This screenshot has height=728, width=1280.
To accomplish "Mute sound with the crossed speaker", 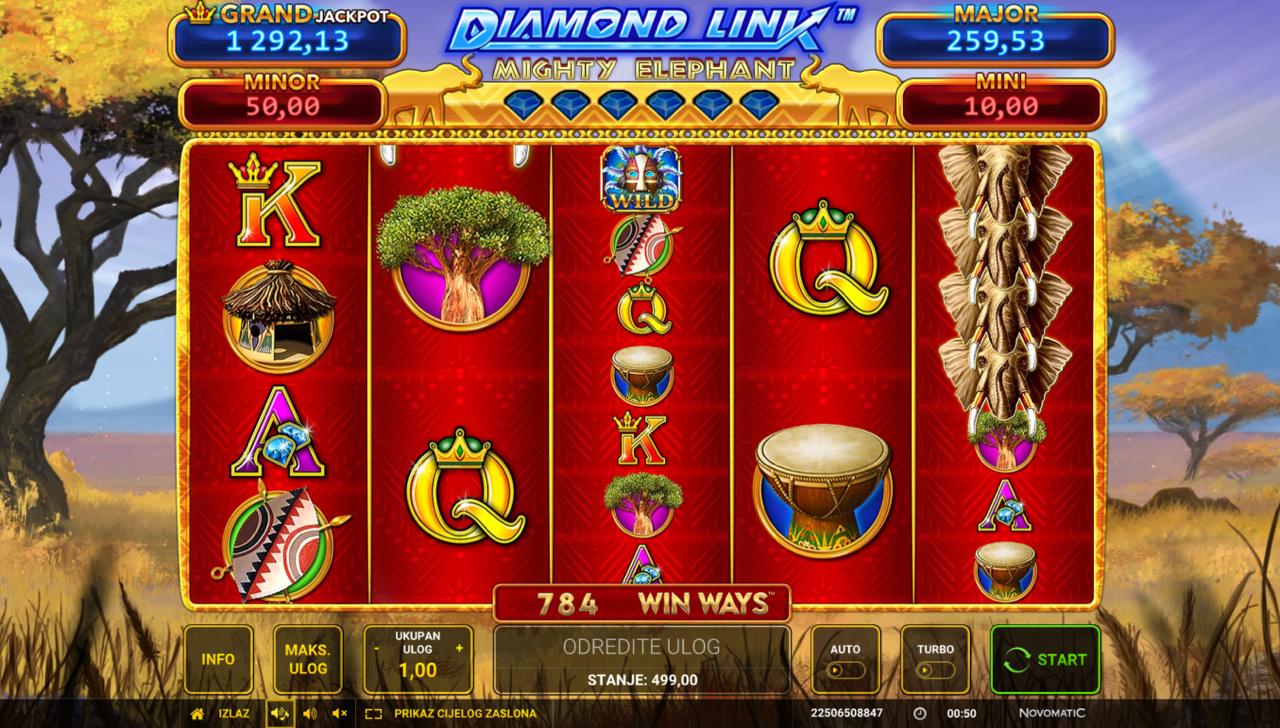I will [340, 713].
